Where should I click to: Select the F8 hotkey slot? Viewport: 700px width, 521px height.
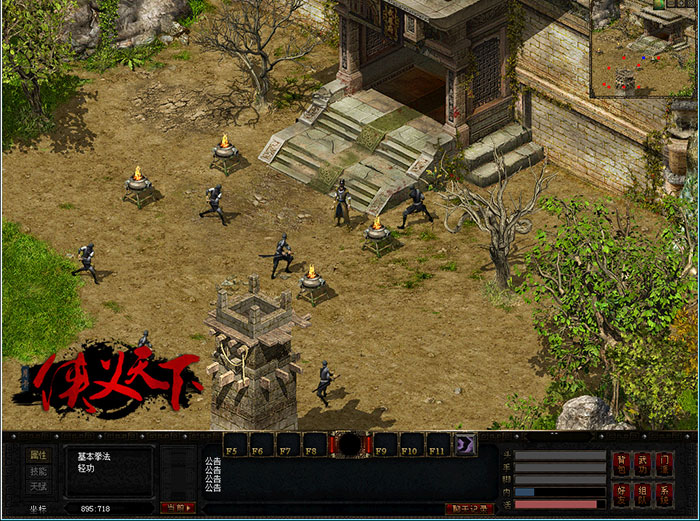click(315, 444)
